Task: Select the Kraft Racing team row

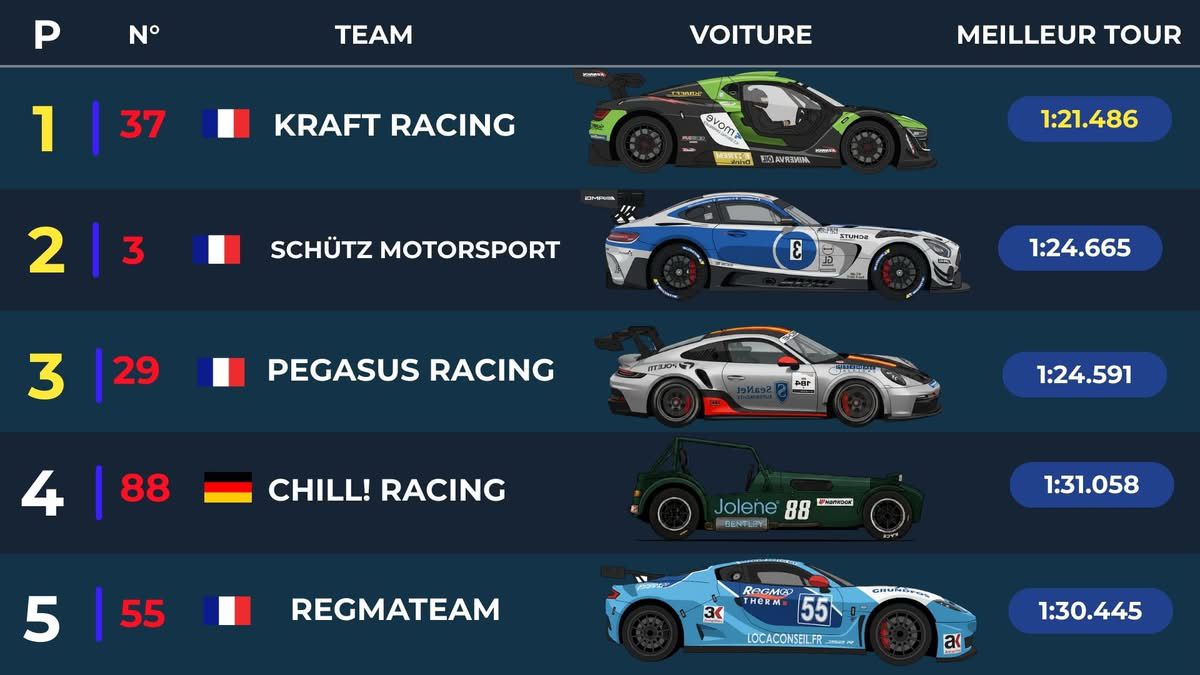Action: (x=394, y=125)
